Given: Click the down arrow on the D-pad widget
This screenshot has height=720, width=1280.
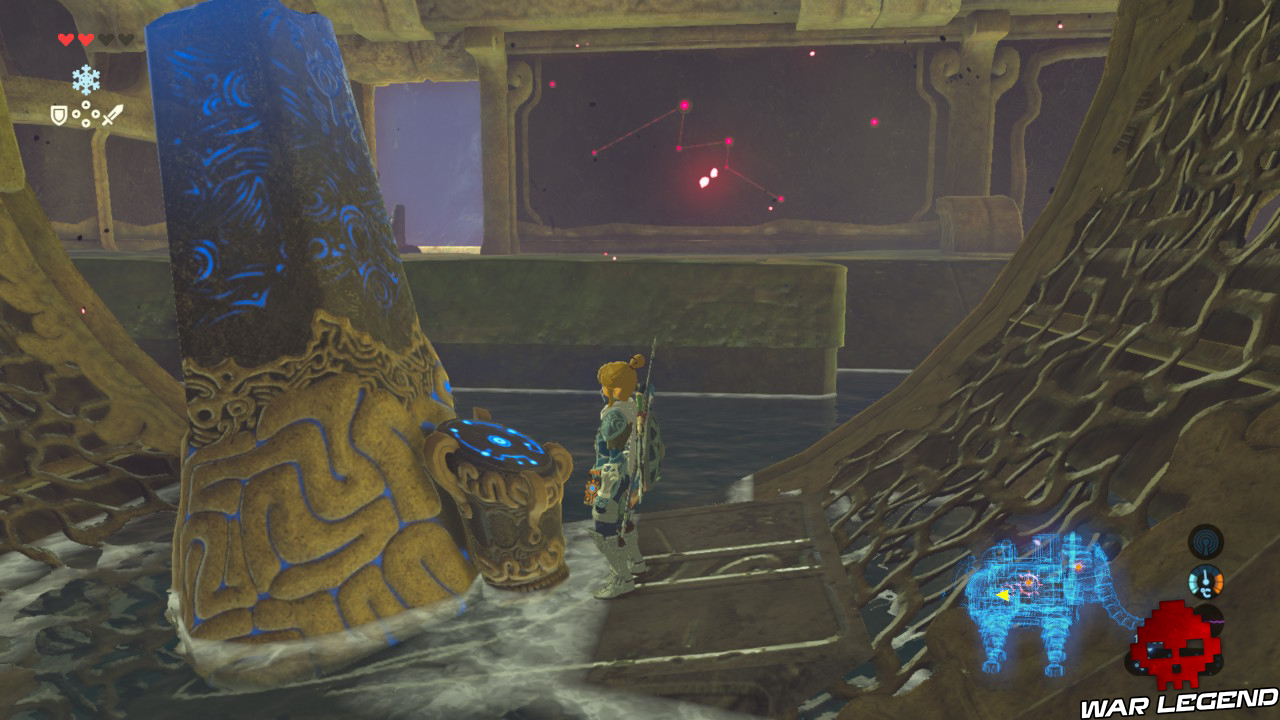Looking at the screenshot, I should [x=86, y=122].
